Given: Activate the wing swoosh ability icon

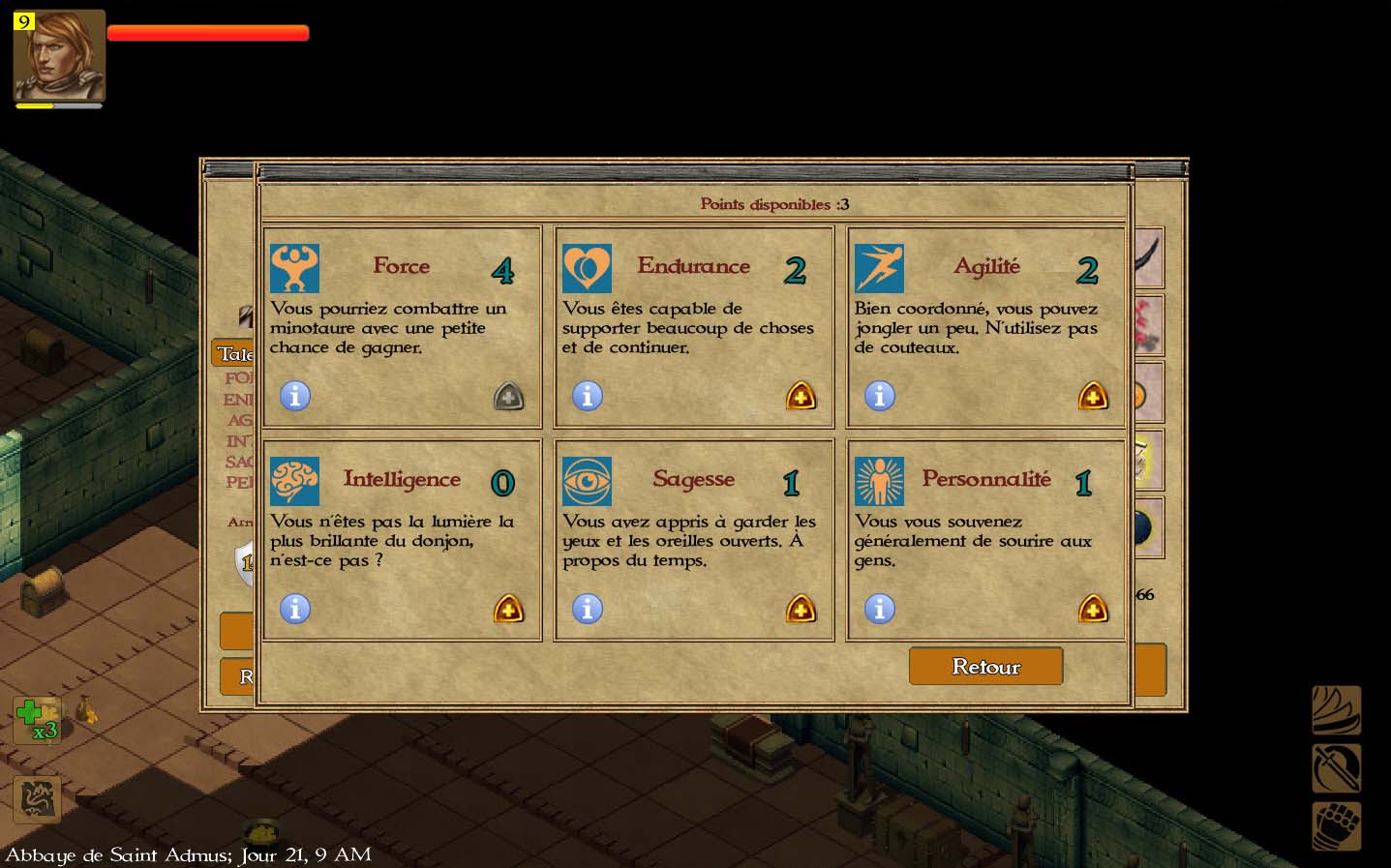Looking at the screenshot, I should tap(1336, 711).
